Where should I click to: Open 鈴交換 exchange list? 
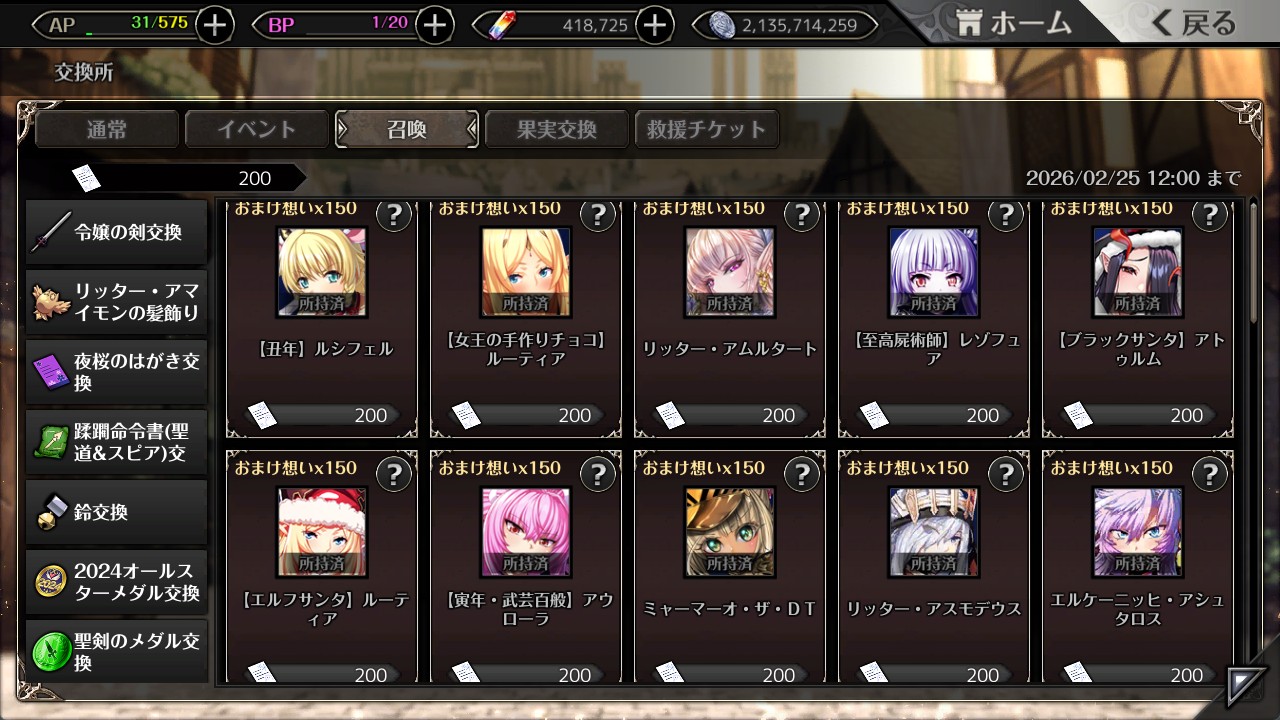[x=117, y=512]
